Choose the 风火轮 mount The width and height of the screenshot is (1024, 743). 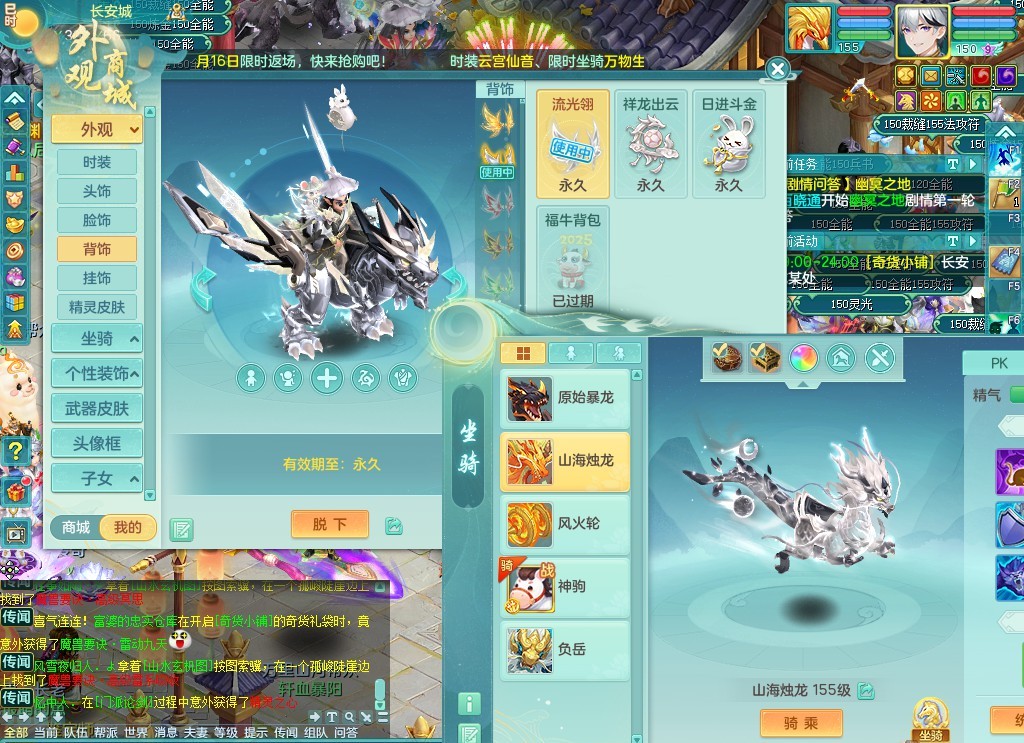(x=565, y=524)
